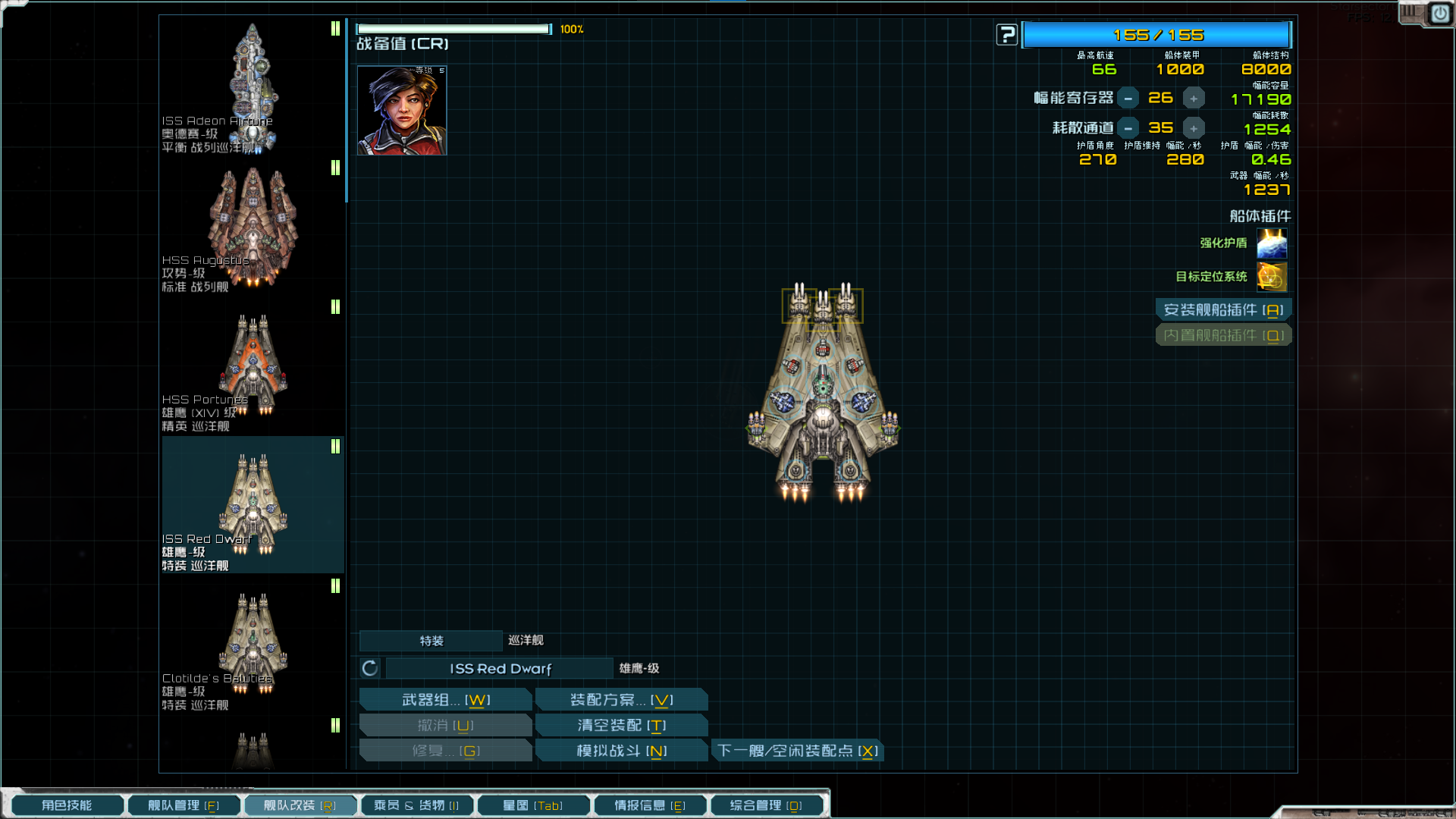Select the ISS Adeon Airtune ship
Screen dimensions: 1456x819
(x=253, y=87)
